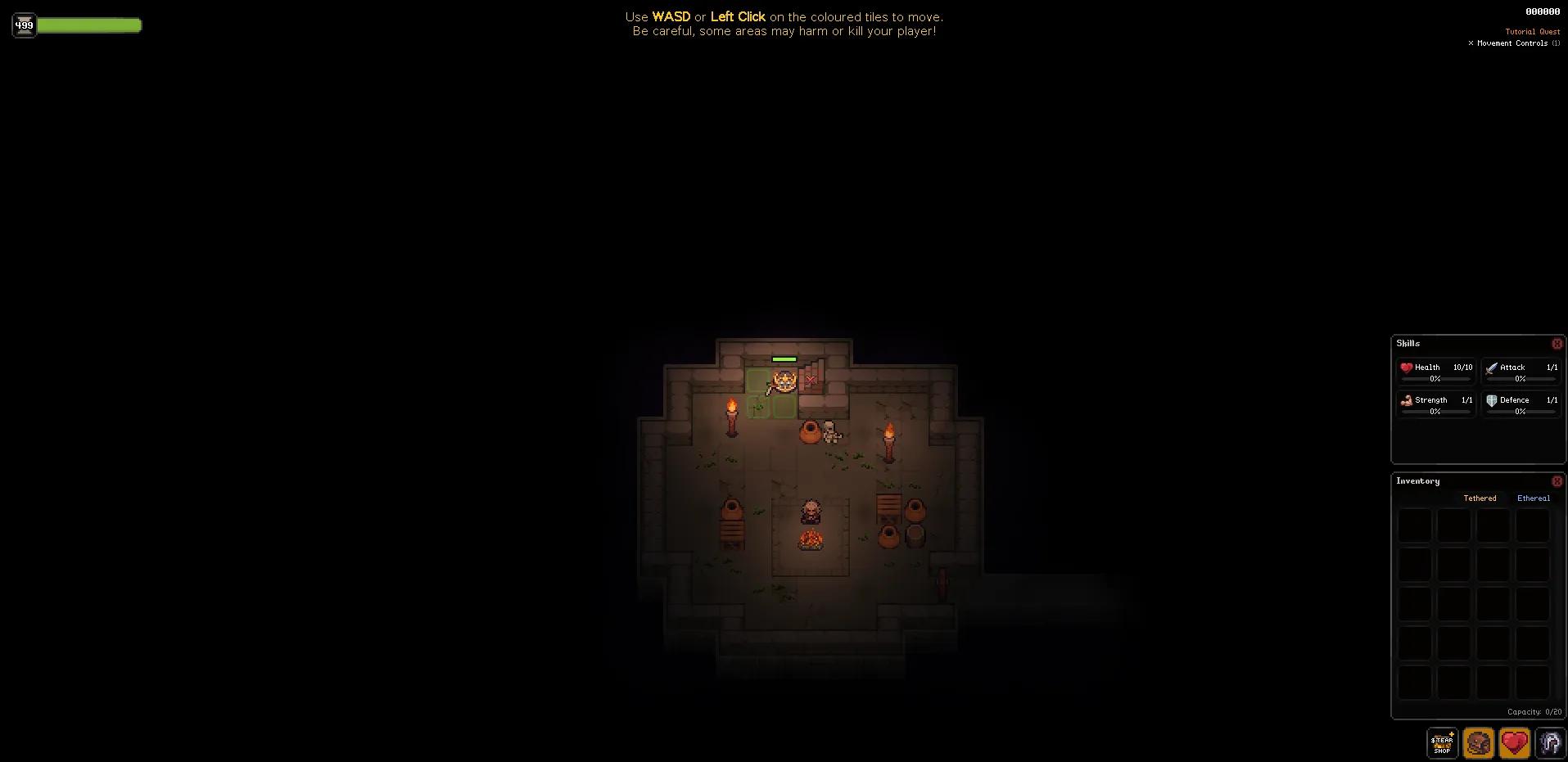This screenshot has width=1568, height=762.
Task: Select the Defence shield icon in Skills
Action: pos(1493,400)
